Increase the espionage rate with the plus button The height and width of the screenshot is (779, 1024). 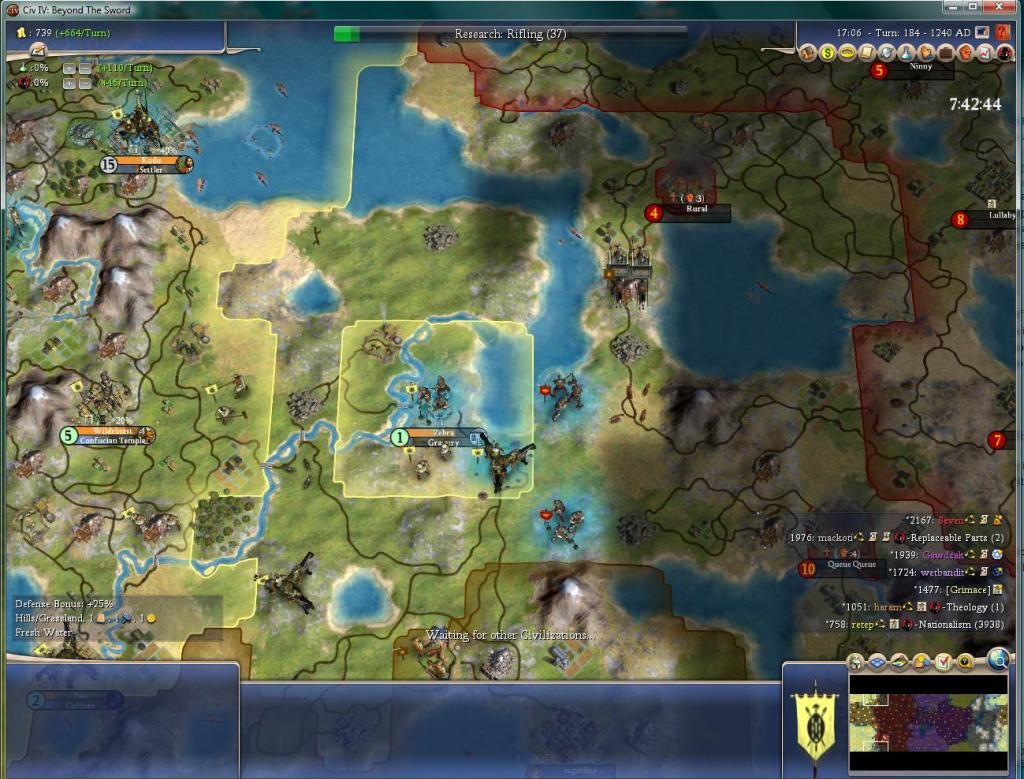tap(68, 83)
